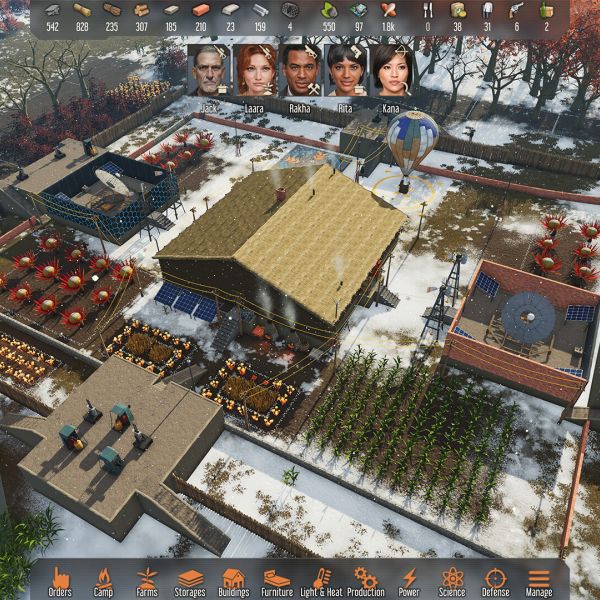Select Kana's character portrait
The height and width of the screenshot is (600, 600).
coord(391,69)
